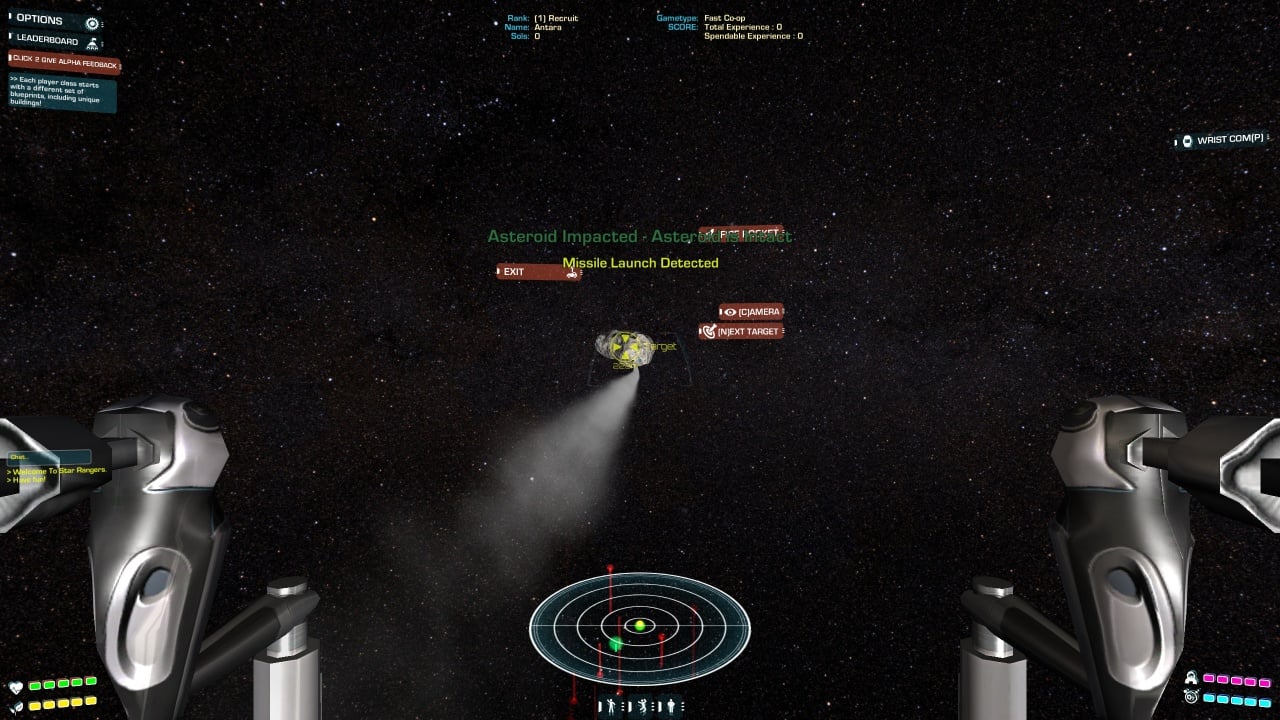Image resolution: width=1280 pixels, height=720 pixels.
Task: Select the Next Target button
Action: click(741, 331)
